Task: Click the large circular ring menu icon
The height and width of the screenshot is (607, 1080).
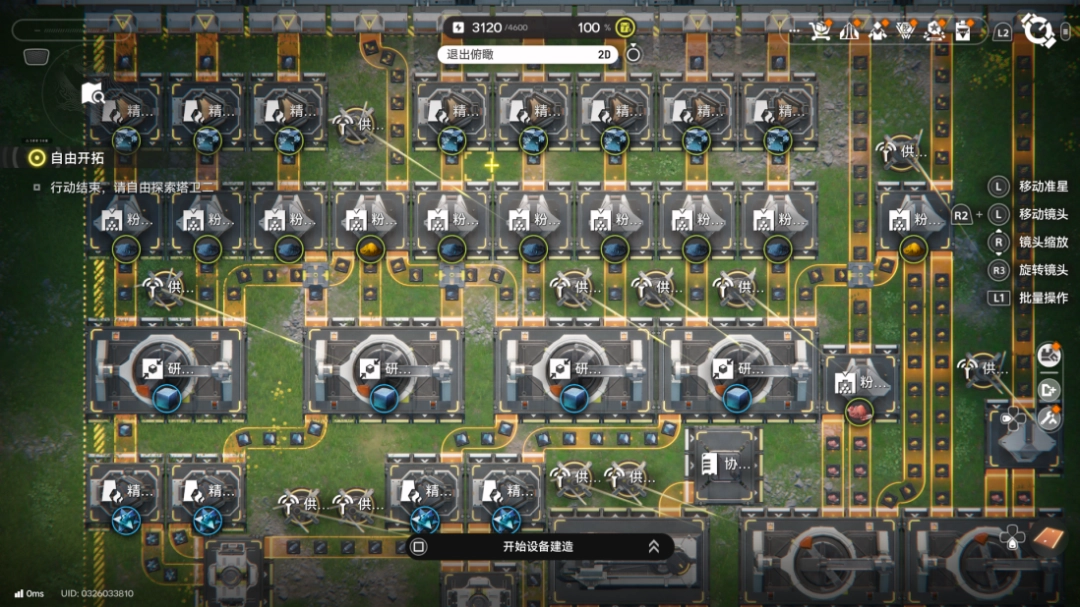Action: coord(1039,31)
